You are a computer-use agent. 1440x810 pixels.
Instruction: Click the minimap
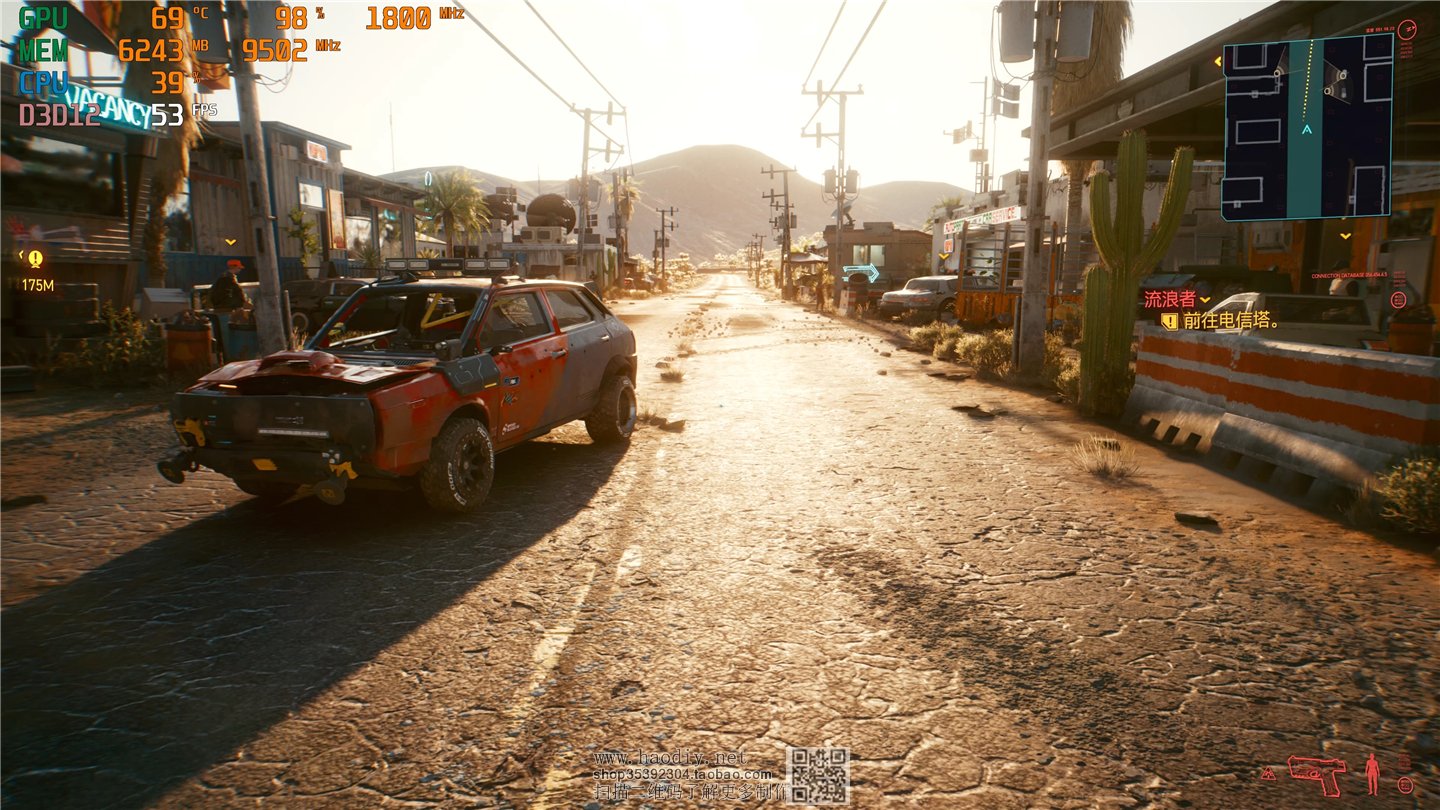pos(1307,127)
